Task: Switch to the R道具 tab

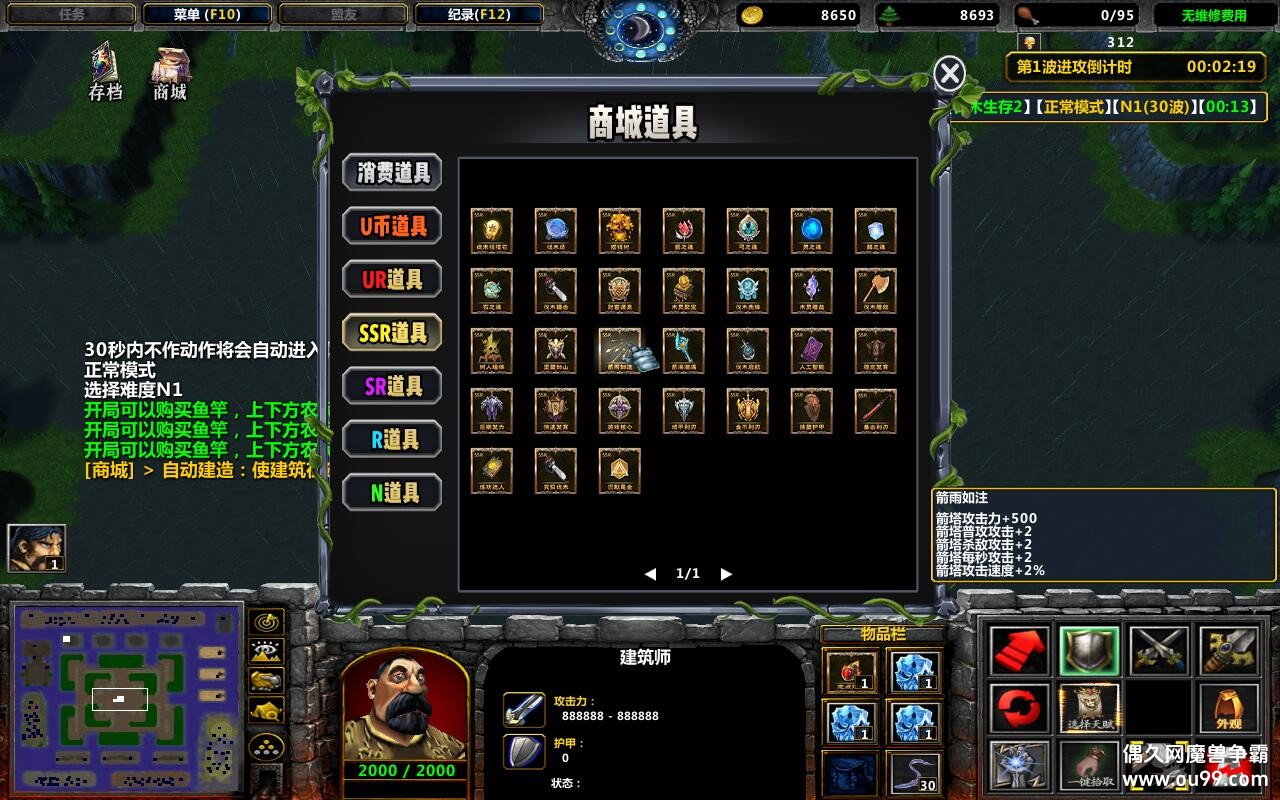Action: pyautogui.click(x=393, y=439)
